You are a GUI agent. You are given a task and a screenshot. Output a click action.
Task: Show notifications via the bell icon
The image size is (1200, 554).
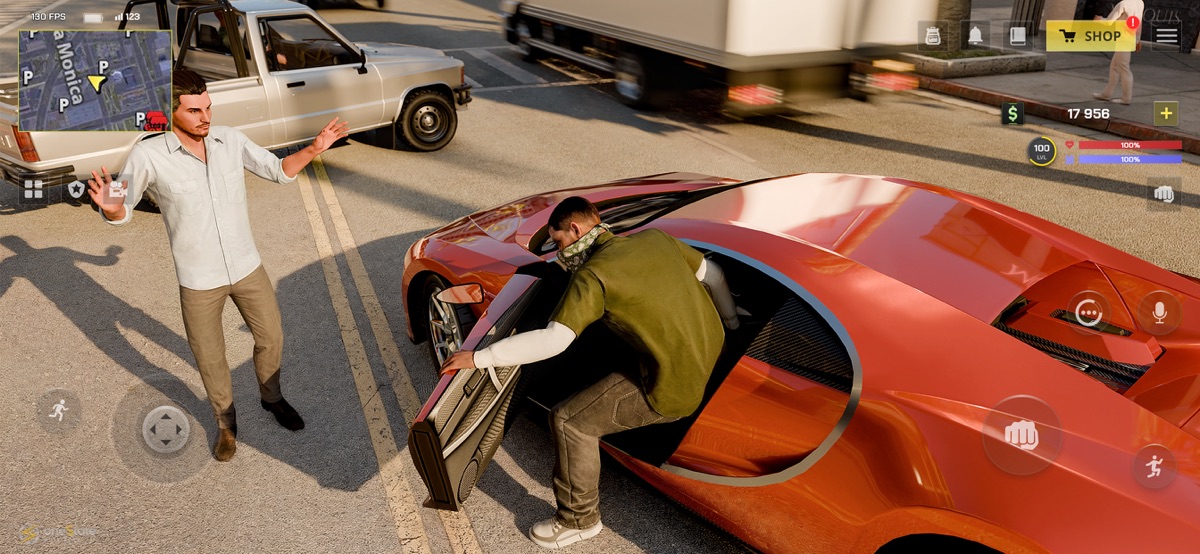(975, 36)
